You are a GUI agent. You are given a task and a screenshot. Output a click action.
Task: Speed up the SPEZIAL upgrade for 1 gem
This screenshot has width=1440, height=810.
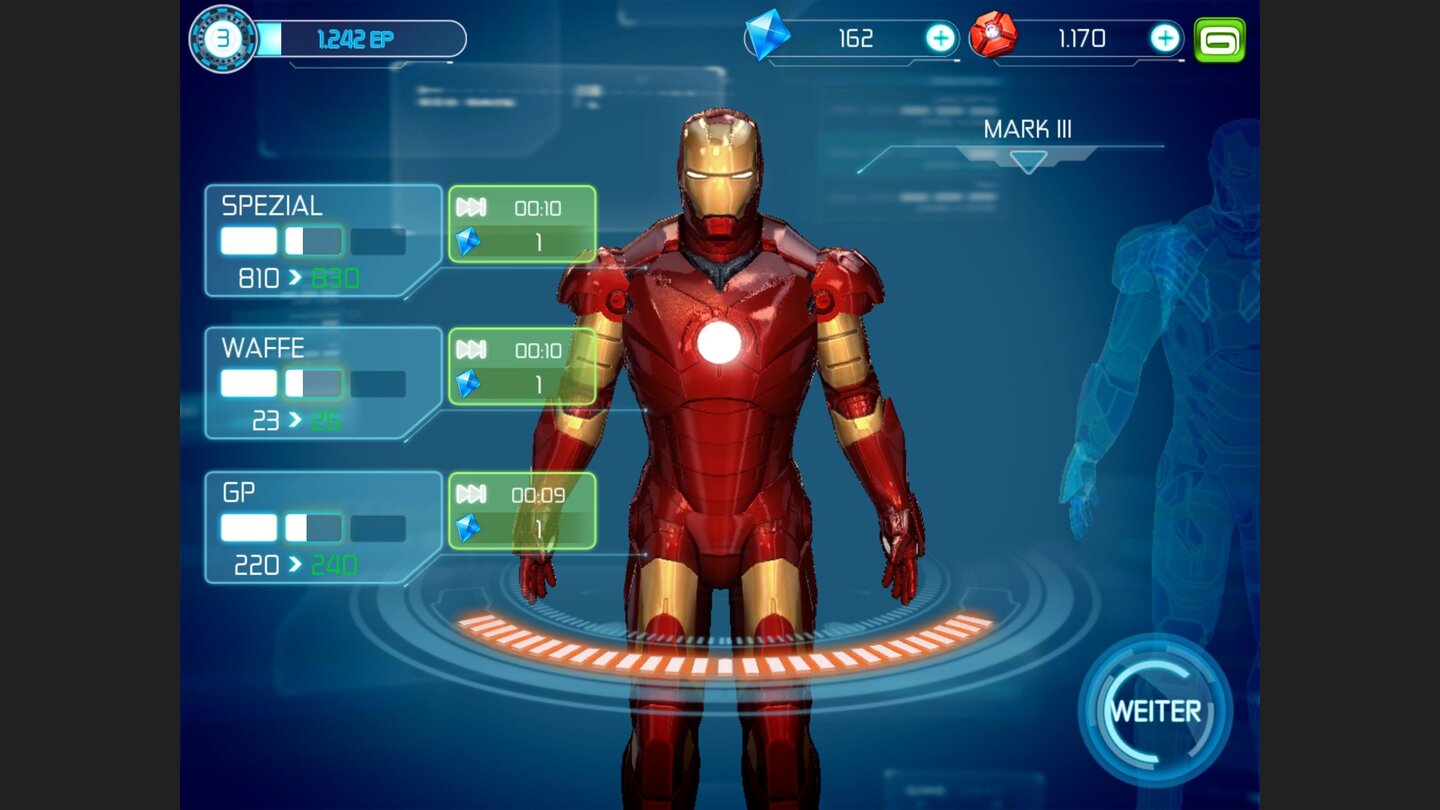pos(521,226)
